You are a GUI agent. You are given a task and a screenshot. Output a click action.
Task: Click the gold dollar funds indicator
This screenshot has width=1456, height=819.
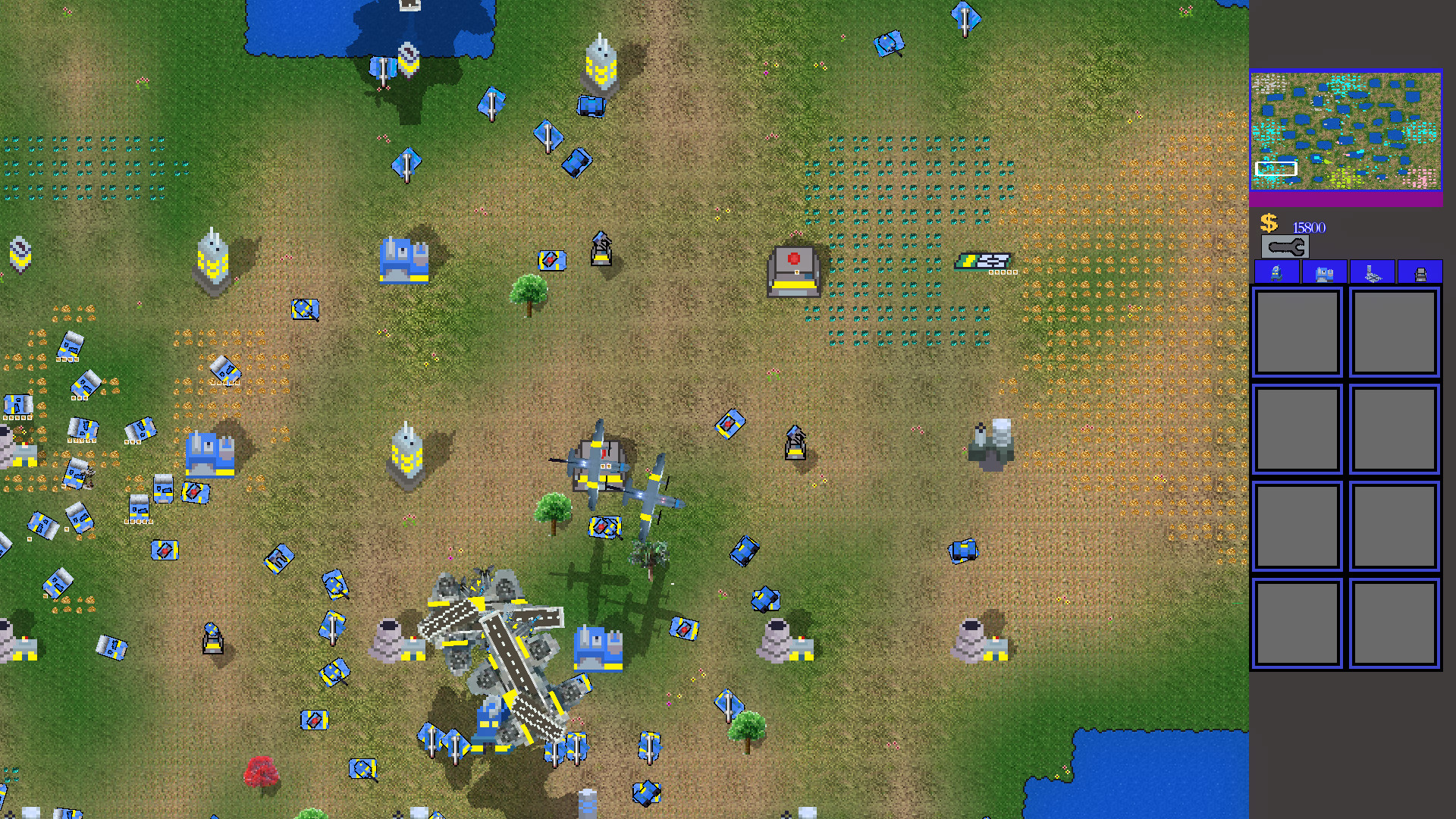tap(1269, 224)
